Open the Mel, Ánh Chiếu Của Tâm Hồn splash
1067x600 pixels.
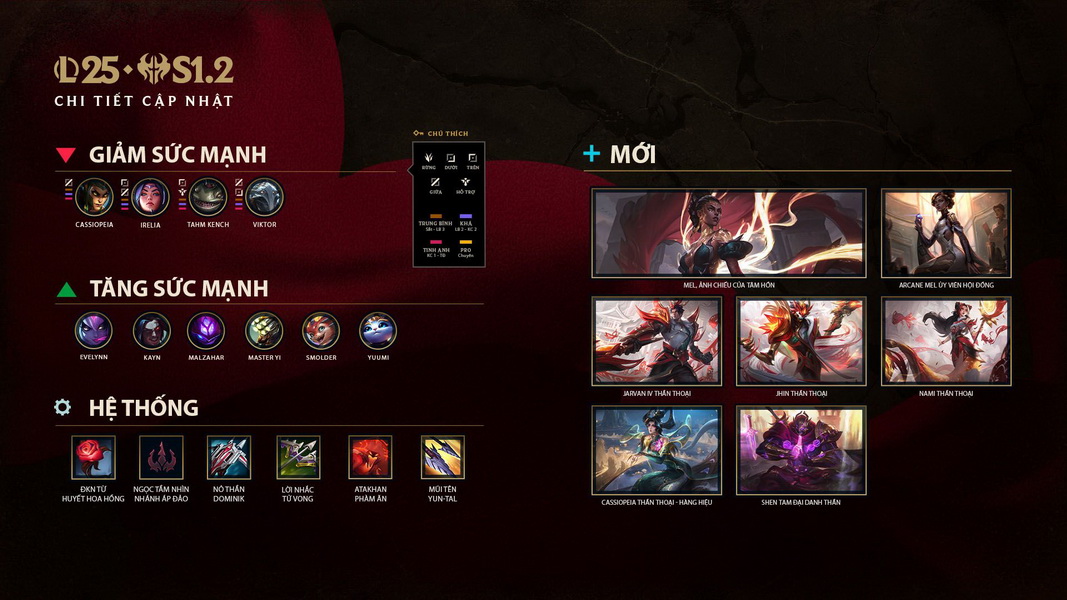[728, 233]
